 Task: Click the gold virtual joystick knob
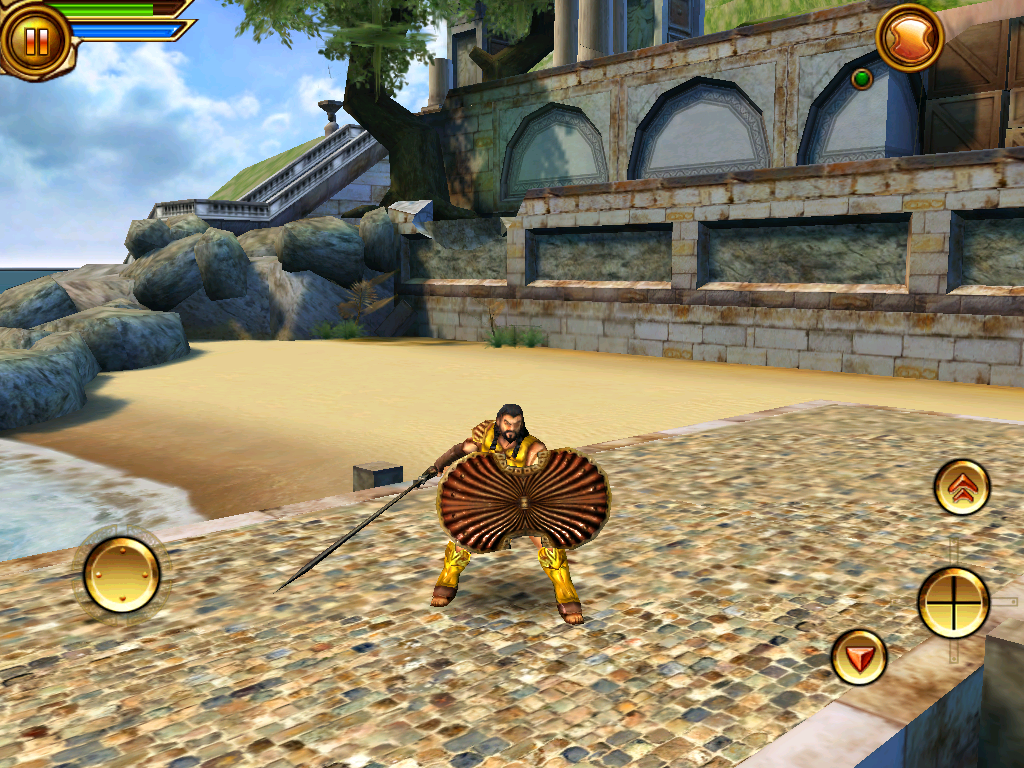coord(122,574)
